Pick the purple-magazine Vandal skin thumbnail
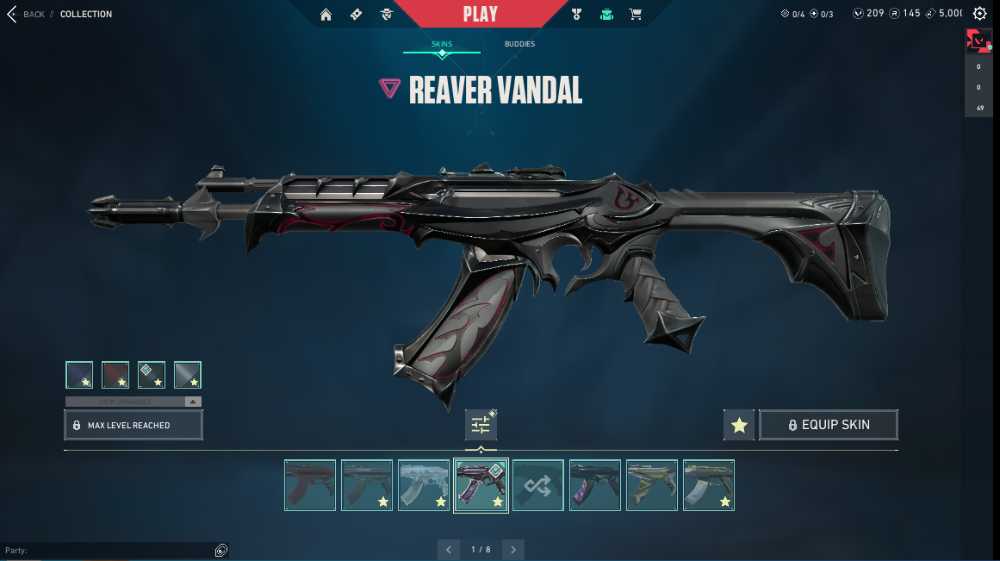Image resolution: width=1000 pixels, height=561 pixels. 595,485
